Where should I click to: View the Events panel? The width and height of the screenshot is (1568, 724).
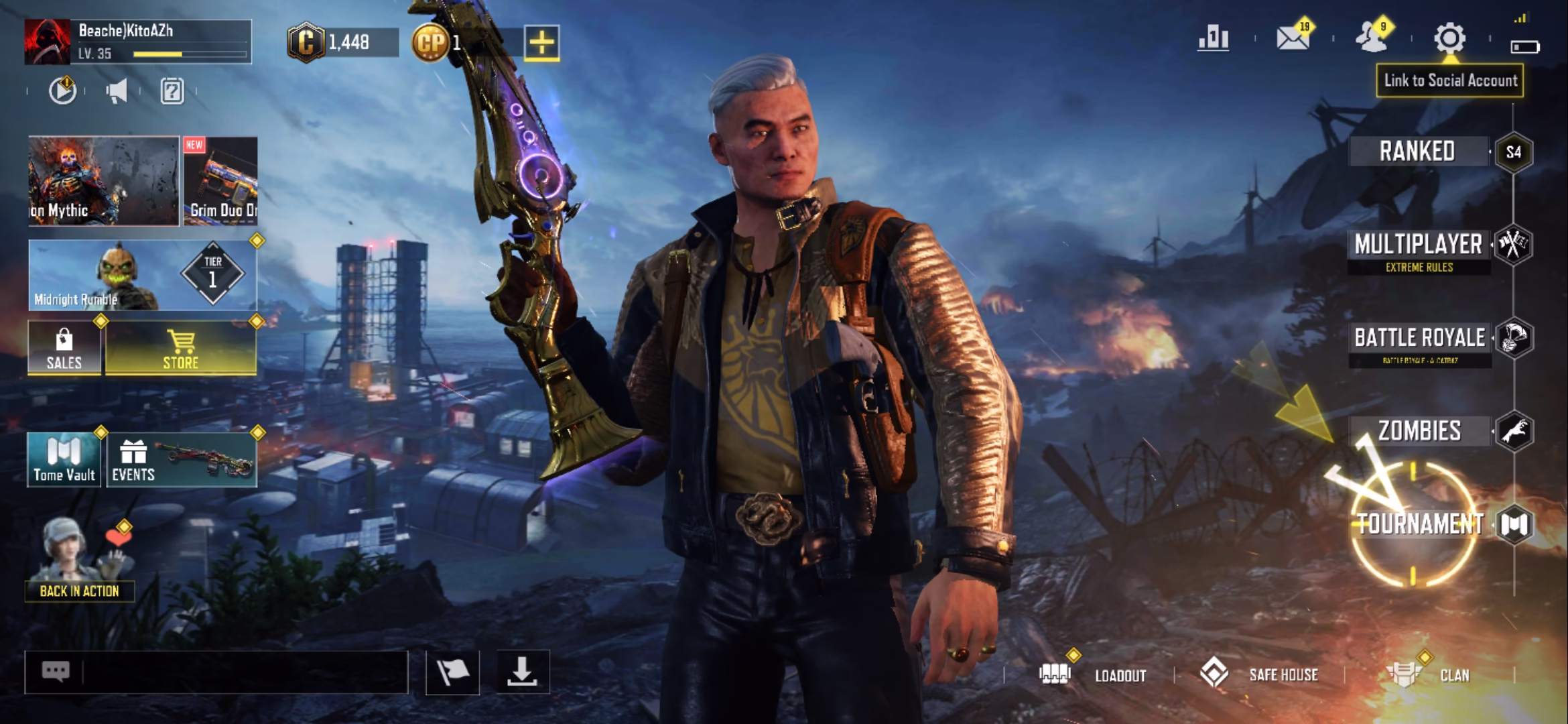coord(182,460)
